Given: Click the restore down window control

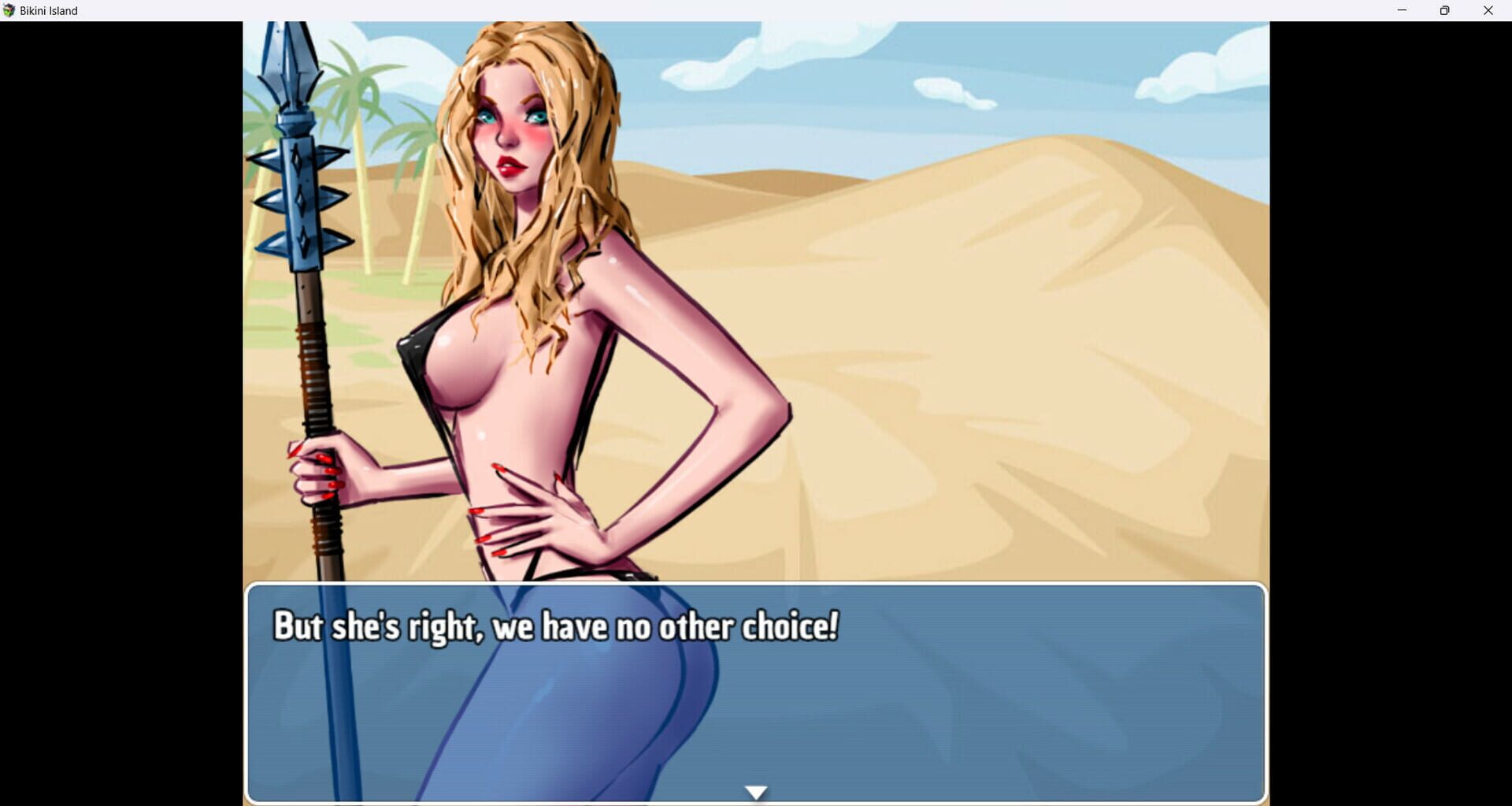Looking at the screenshot, I should coord(1444,10).
